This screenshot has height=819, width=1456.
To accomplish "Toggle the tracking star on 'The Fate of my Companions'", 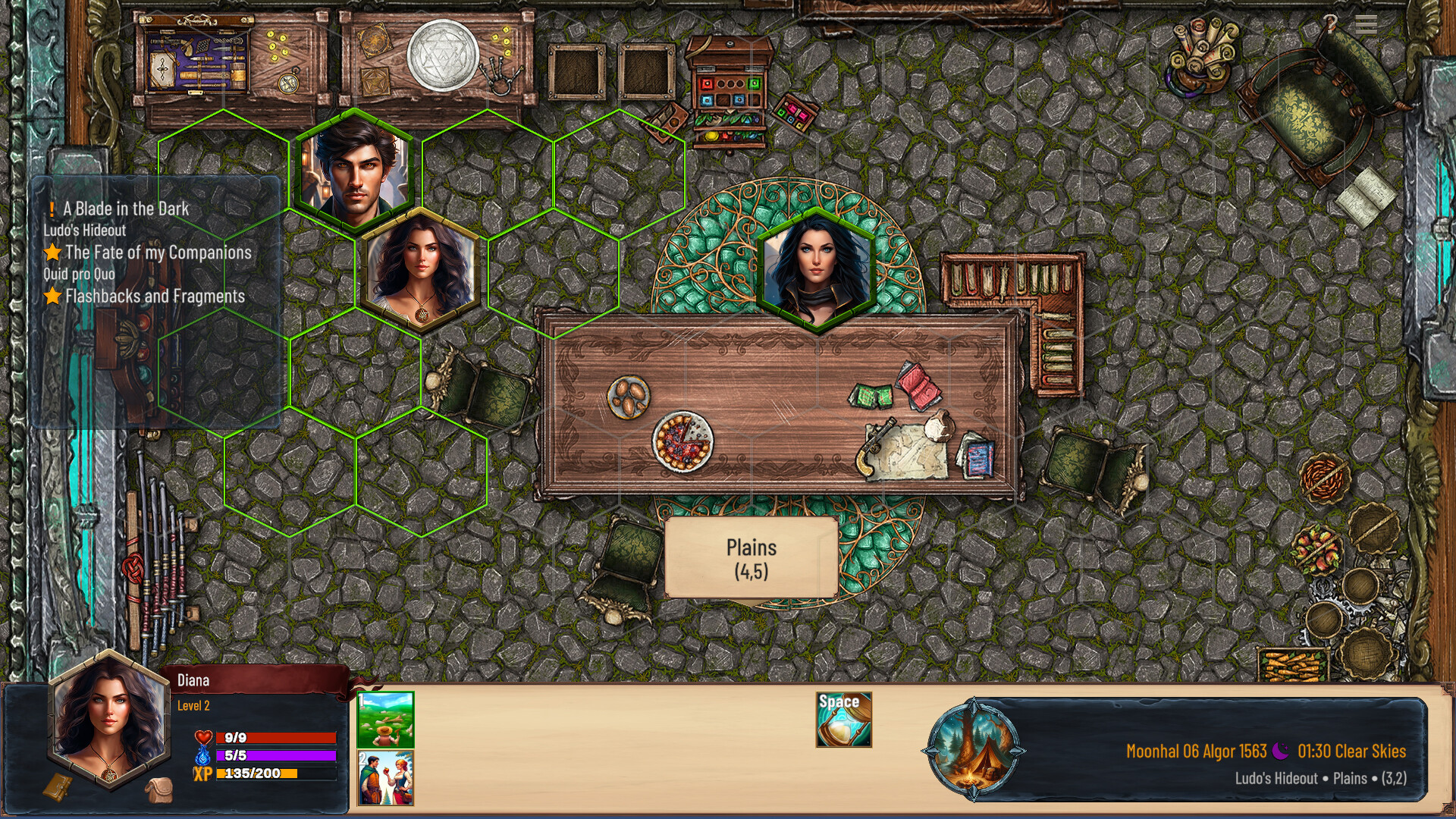I will [51, 253].
